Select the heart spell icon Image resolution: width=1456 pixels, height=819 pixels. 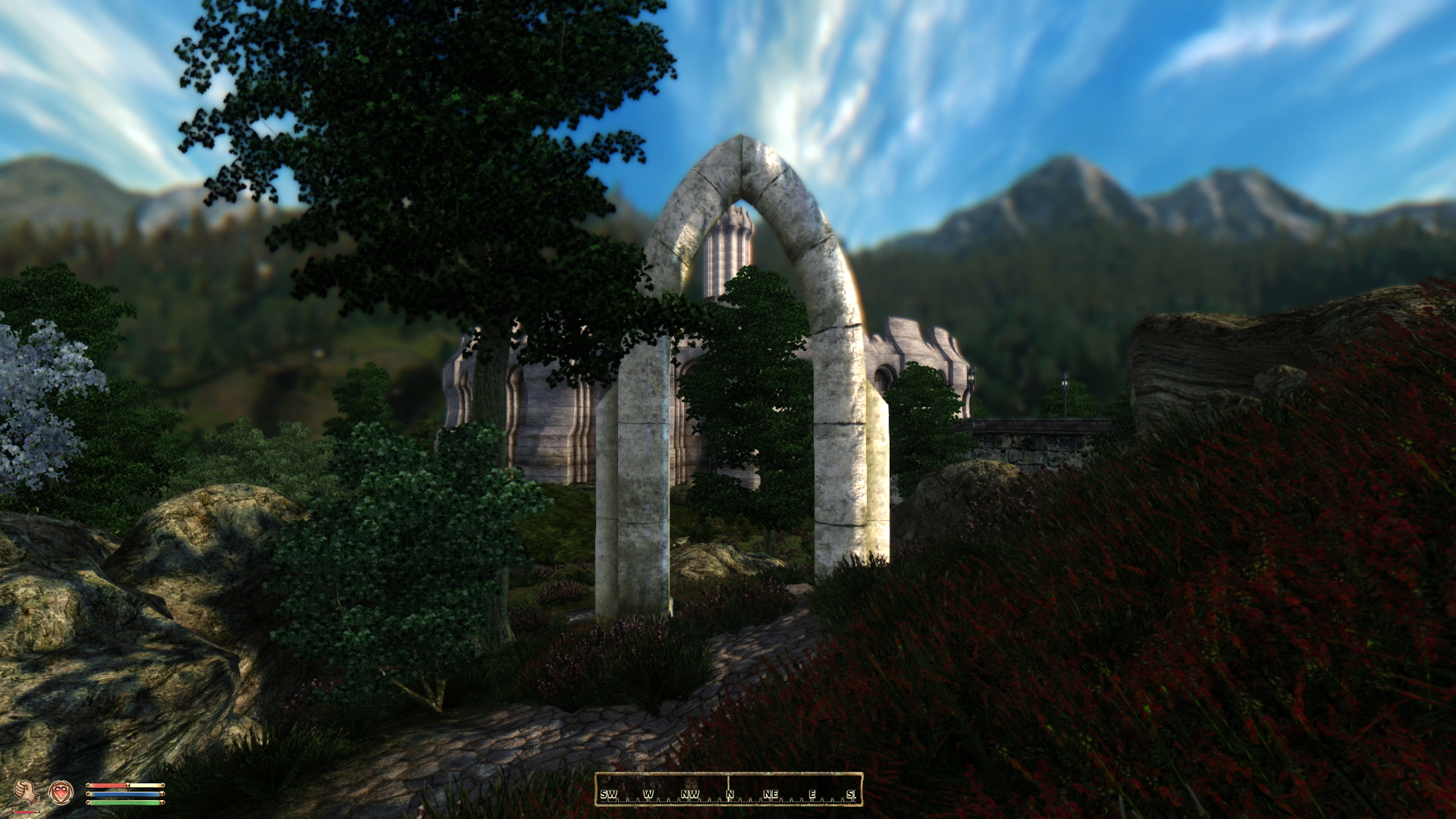[x=61, y=792]
